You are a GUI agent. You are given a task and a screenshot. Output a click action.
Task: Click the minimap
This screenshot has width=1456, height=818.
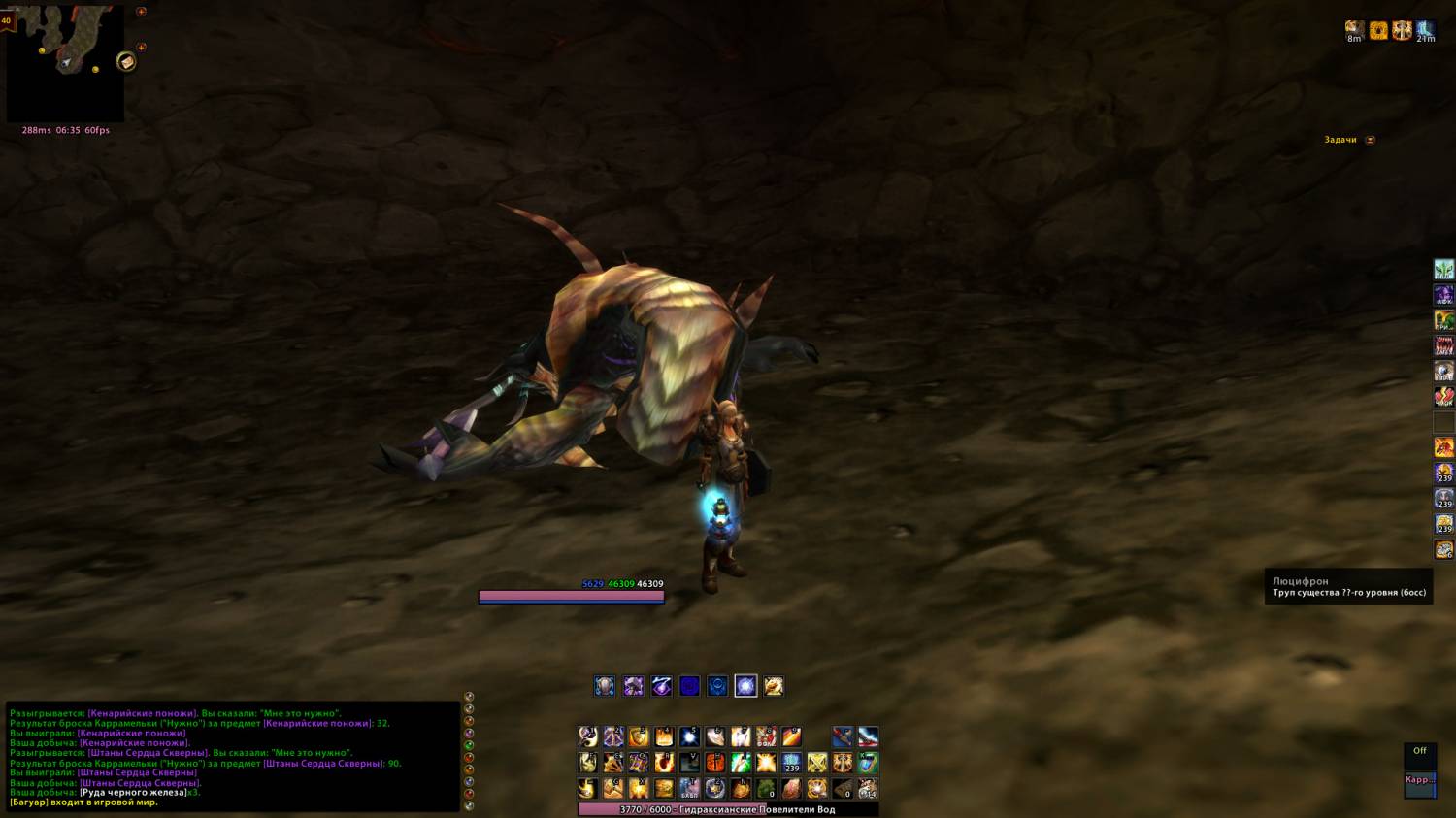click(64, 63)
